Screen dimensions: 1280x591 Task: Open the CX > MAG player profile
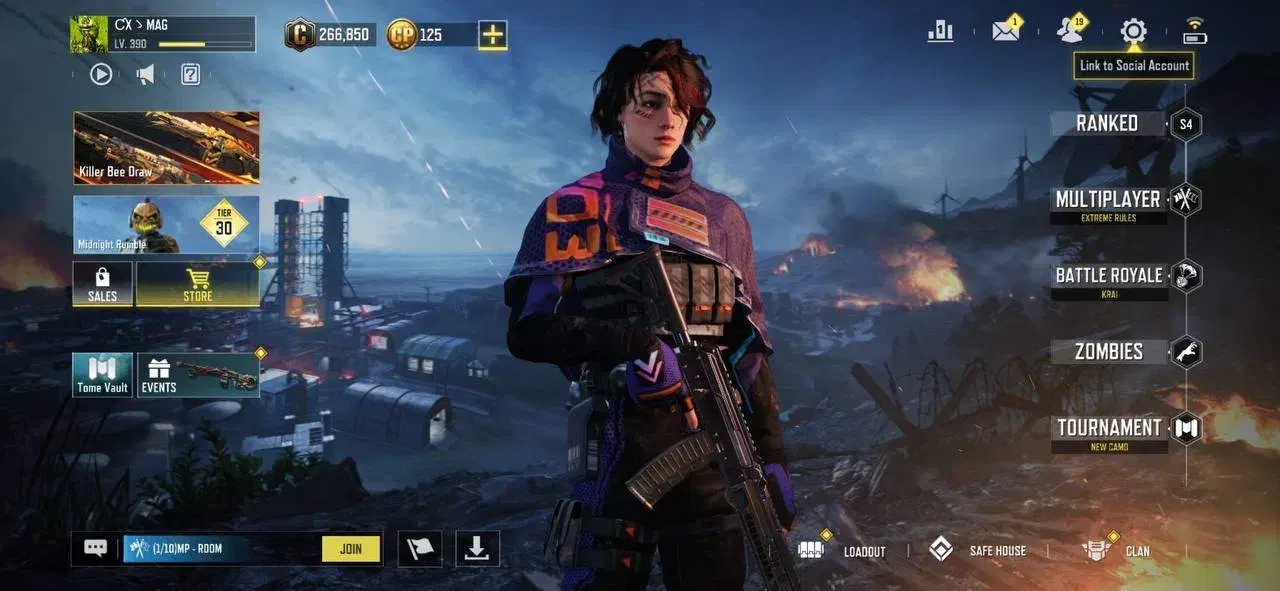[x=162, y=34]
